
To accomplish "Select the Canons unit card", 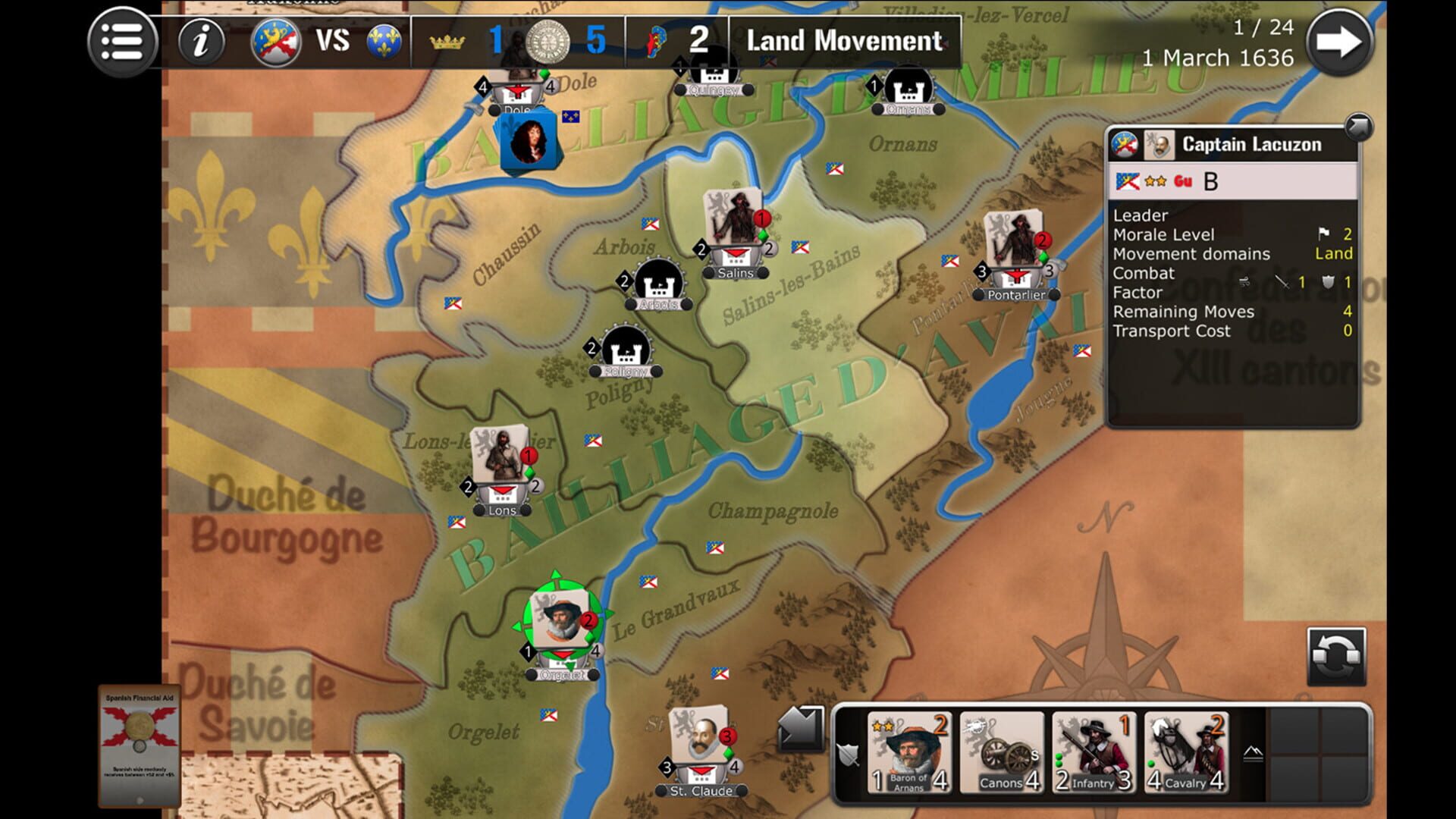I will (1001, 755).
